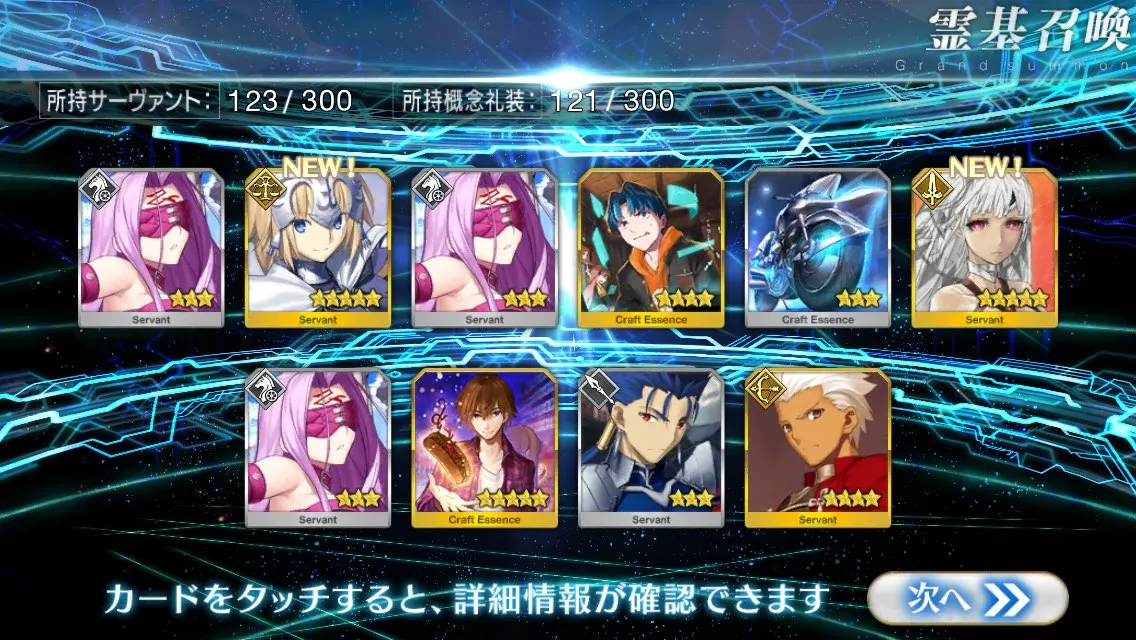
Task: Select the white-haired Archer Emiya card
Action: (x=817, y=448)
